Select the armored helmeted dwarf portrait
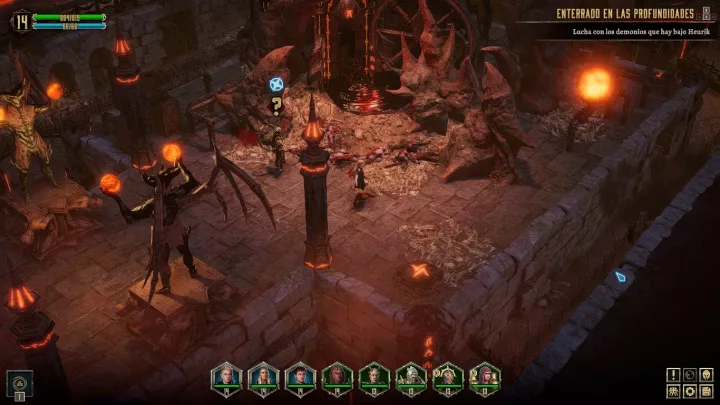The image size is (720, 405). 411,376
